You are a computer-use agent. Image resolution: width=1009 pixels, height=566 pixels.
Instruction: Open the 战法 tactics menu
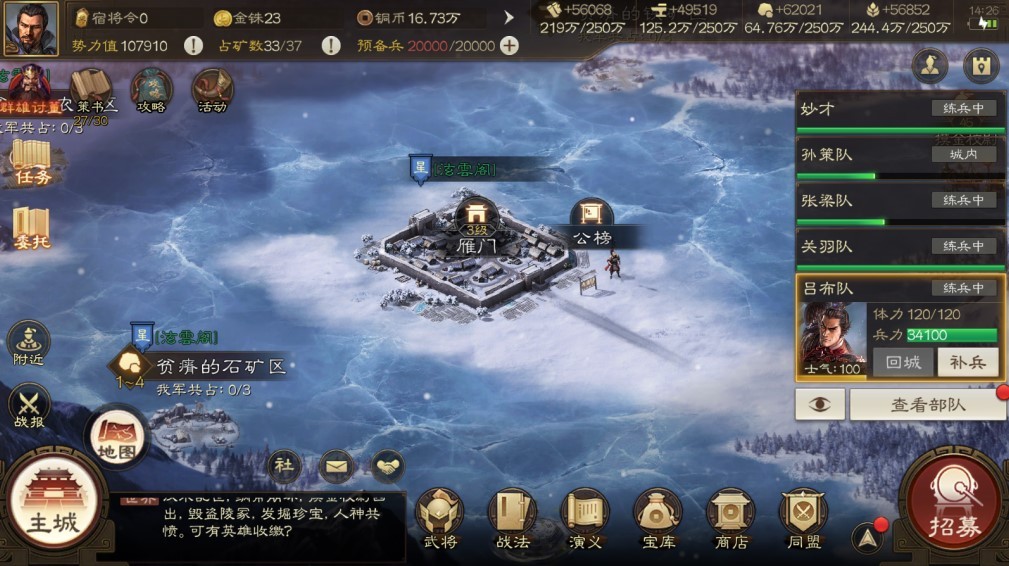point(512,518)
